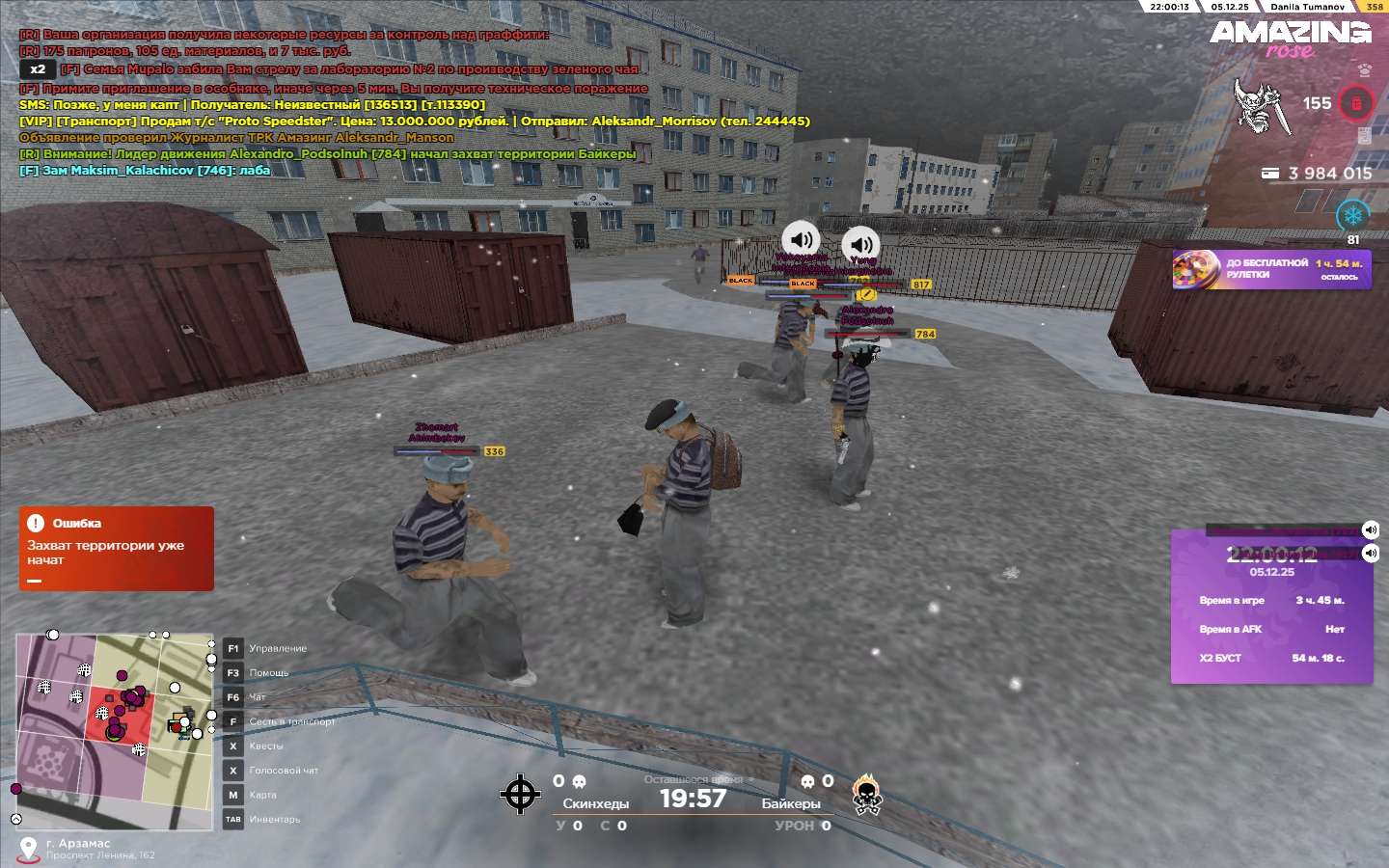
Task: Click the red circular icon beside 155
Action: point(1355,103)
